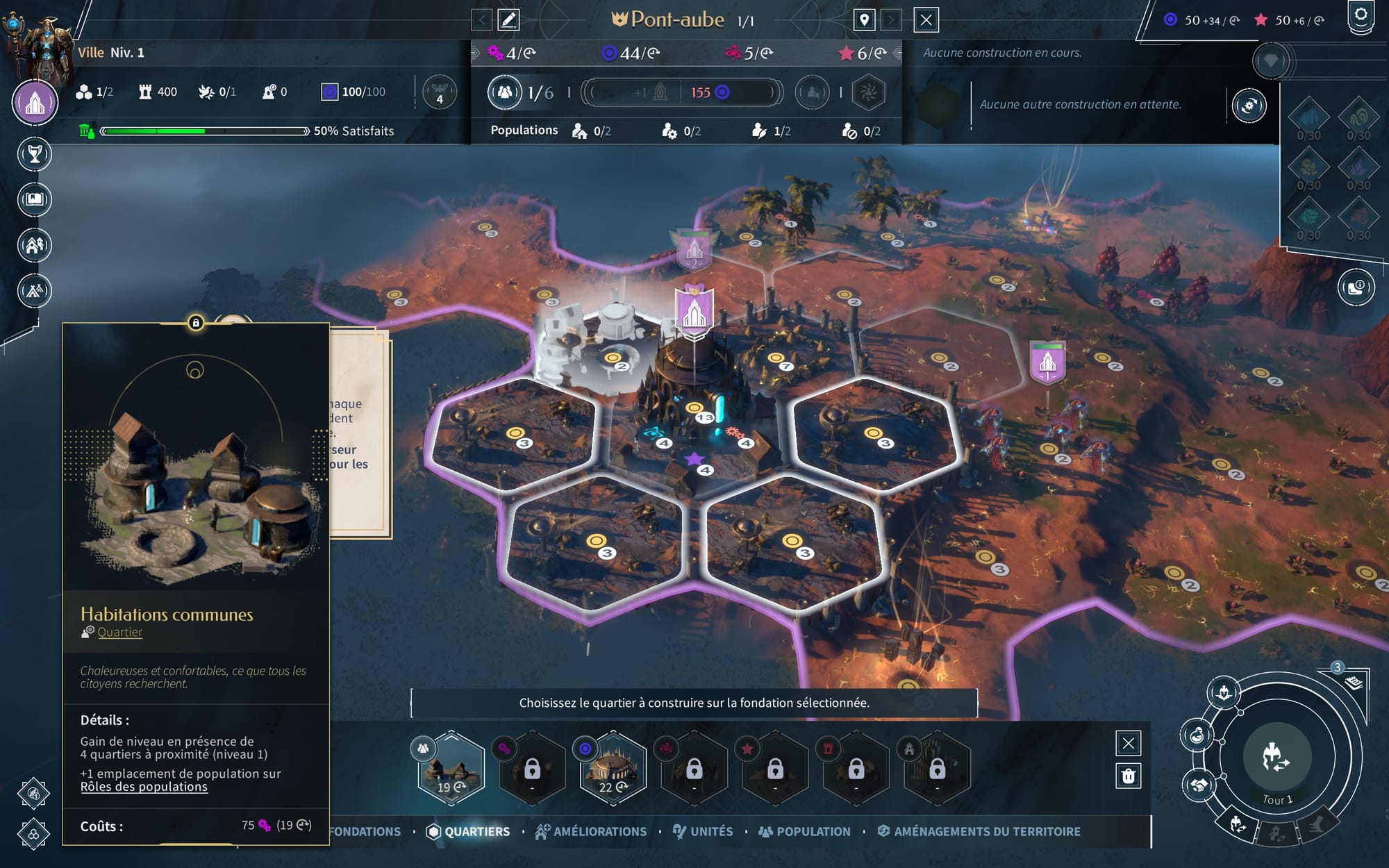
Task: Show the Population tab
Action: click(804, 831)
